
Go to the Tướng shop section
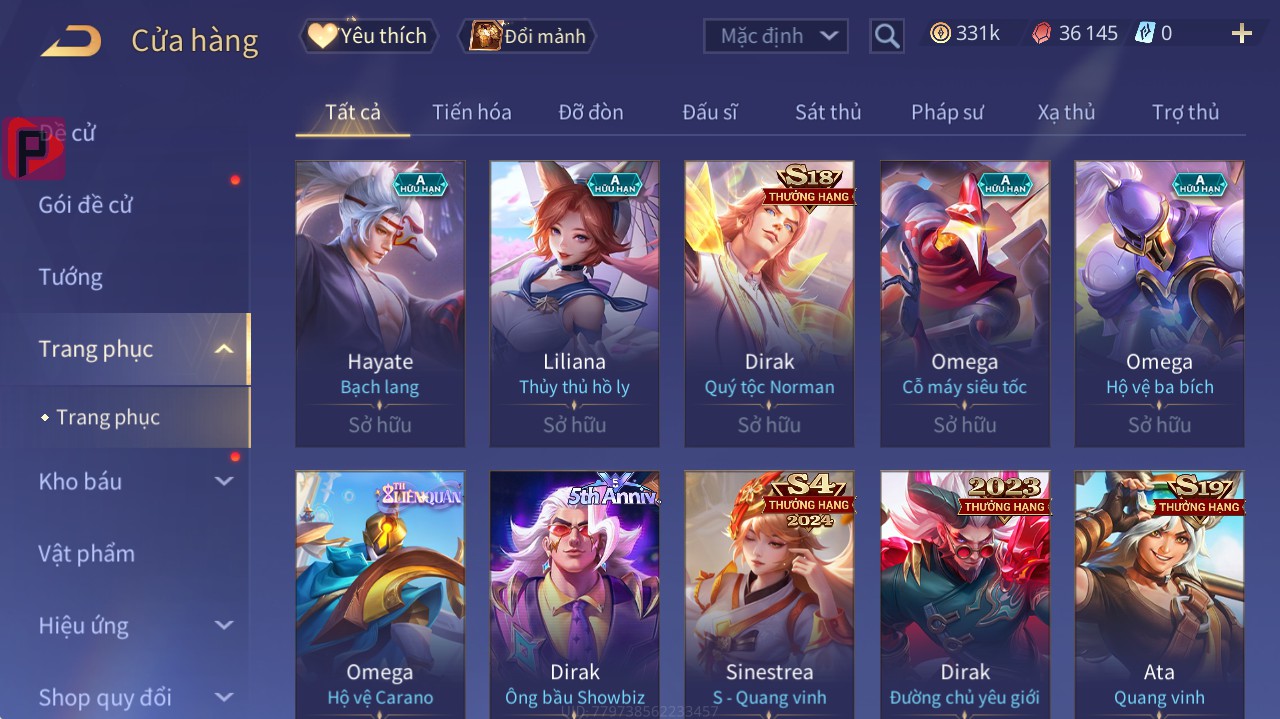(x=71, y=277)
